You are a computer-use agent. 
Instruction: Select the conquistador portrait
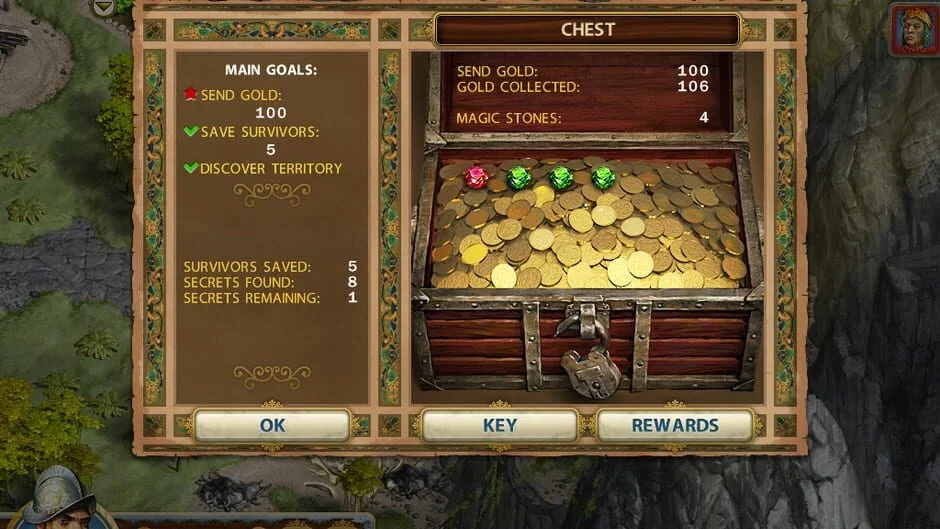[x=58, y=500]
